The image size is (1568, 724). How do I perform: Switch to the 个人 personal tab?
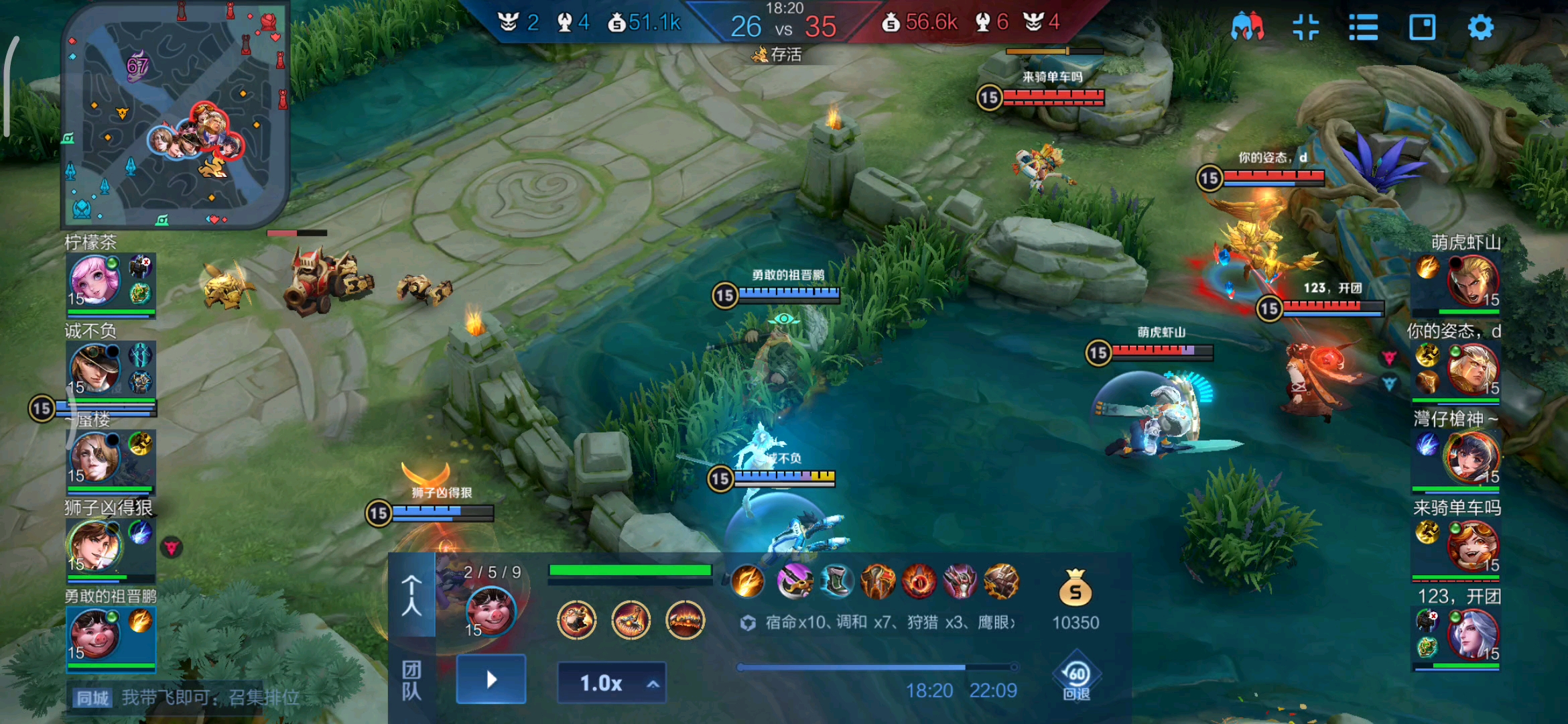click(x=411, y=595)
